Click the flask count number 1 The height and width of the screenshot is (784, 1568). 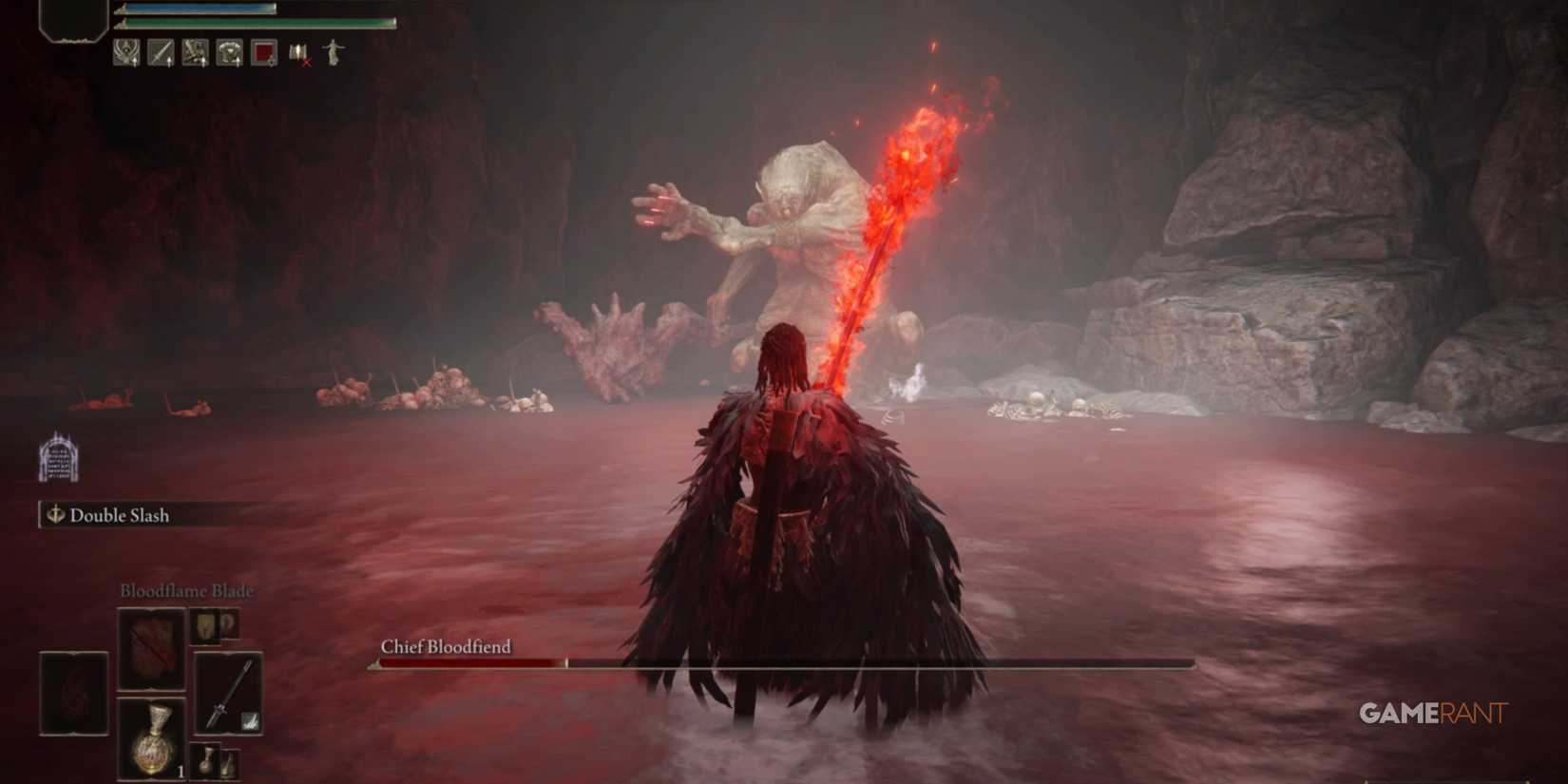point(181,771)
